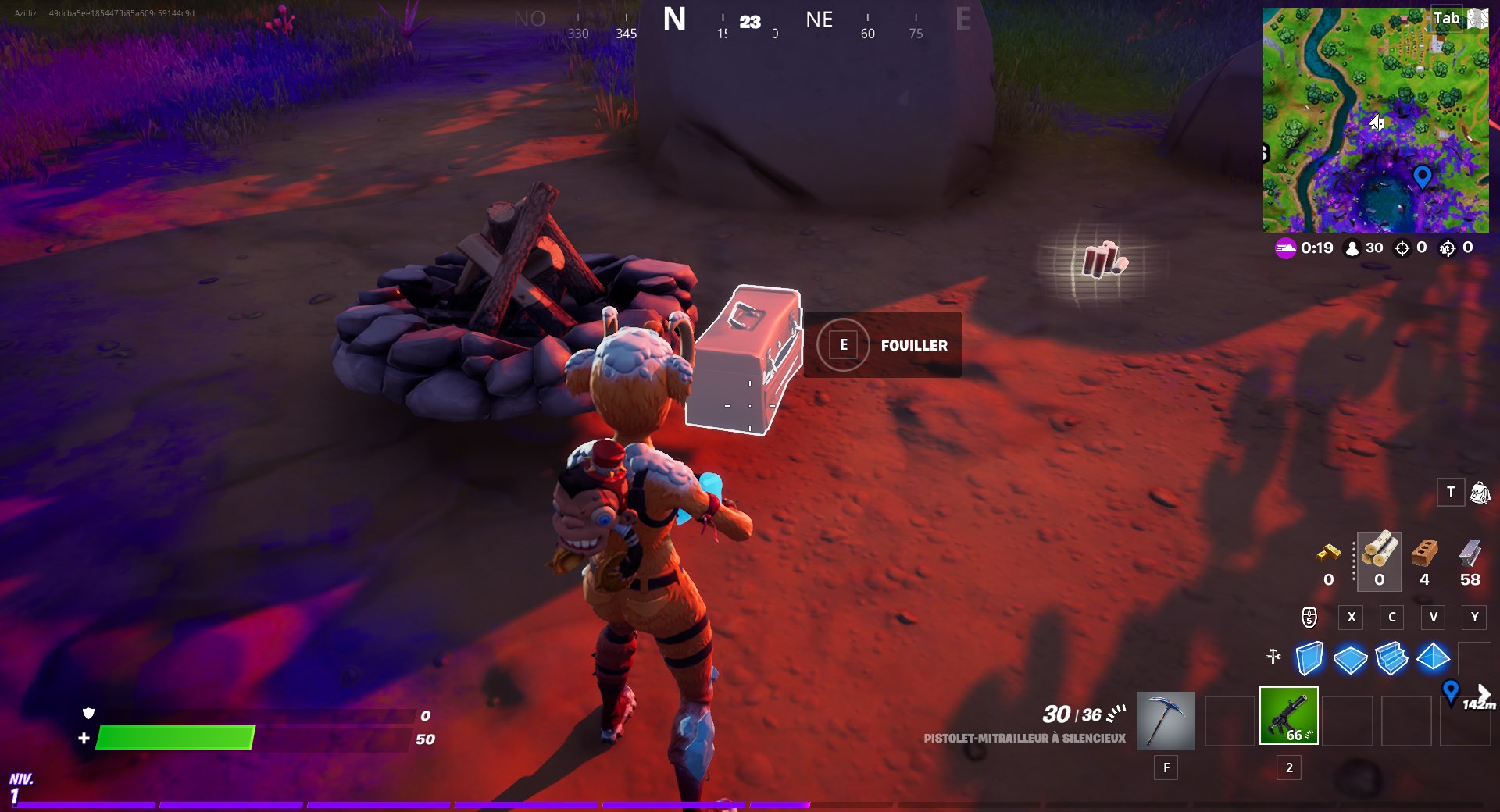This screenshot has height=812, width=1500.
Task: Click the FOUILLER prompt text
Action: tap(914, 345)
